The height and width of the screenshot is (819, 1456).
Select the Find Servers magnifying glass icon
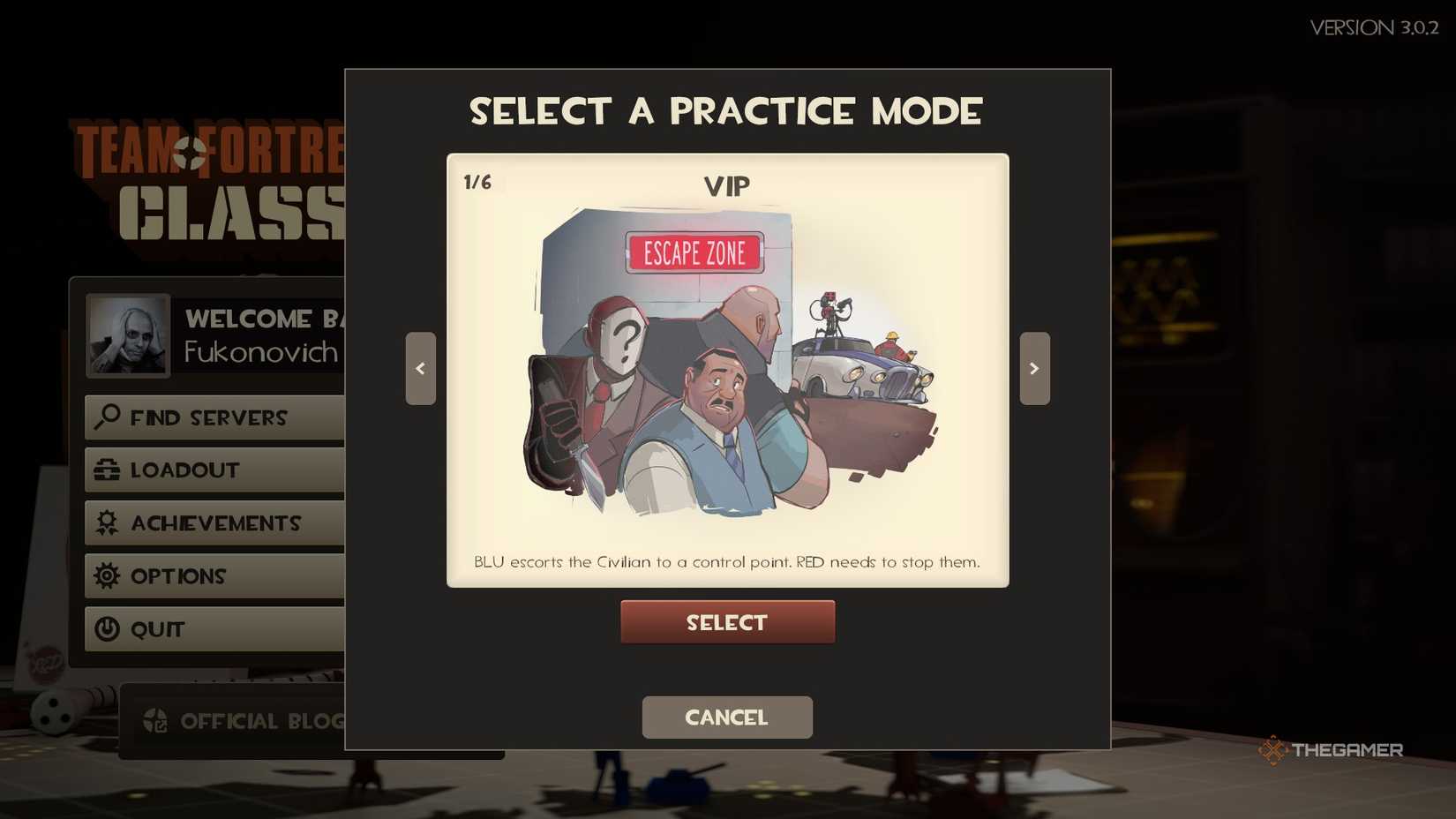pyautogui.click(x=106, y=417)
